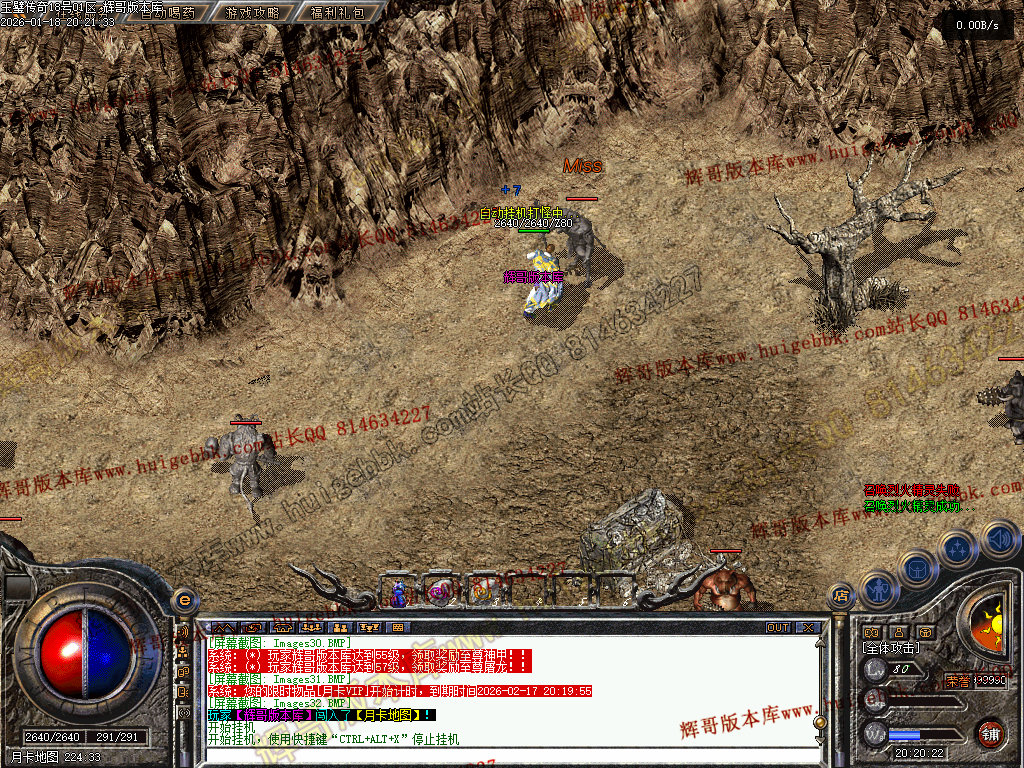1024x768 pixels.
Task: Toggle sound with the speaker icon
Action: (999, 540)
